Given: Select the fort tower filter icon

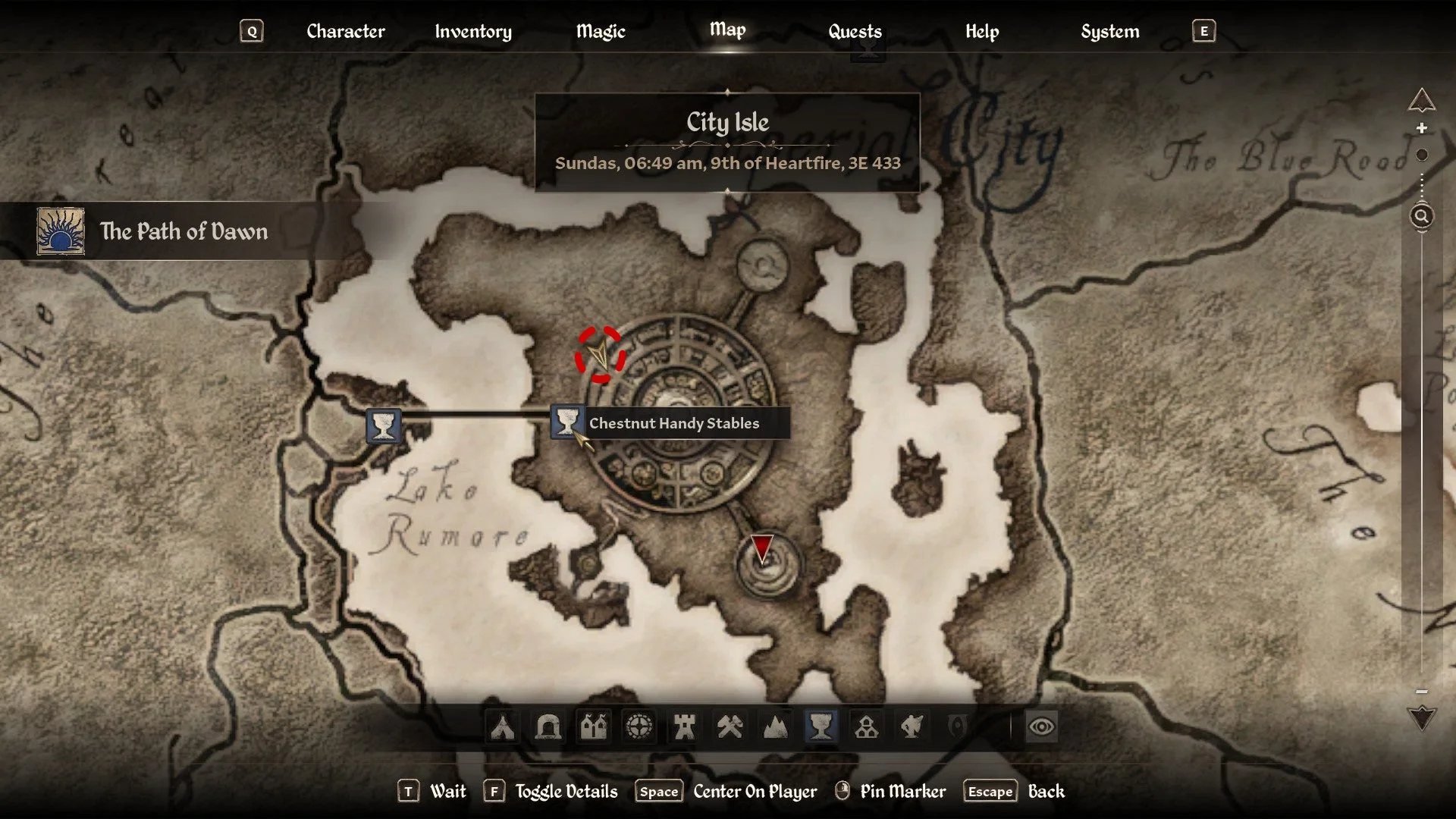Looking at the screenshot, I should click(x=685, y=726).
